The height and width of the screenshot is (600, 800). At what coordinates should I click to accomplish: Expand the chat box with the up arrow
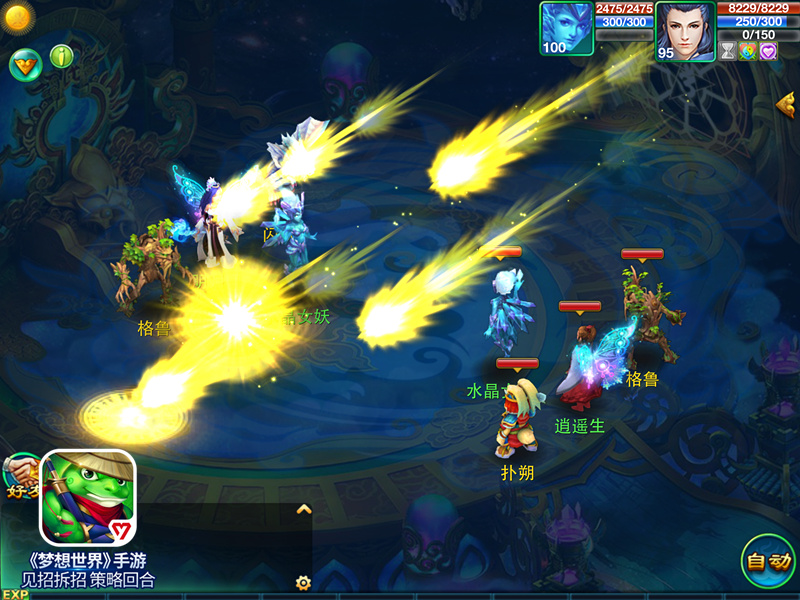point(304,510)
